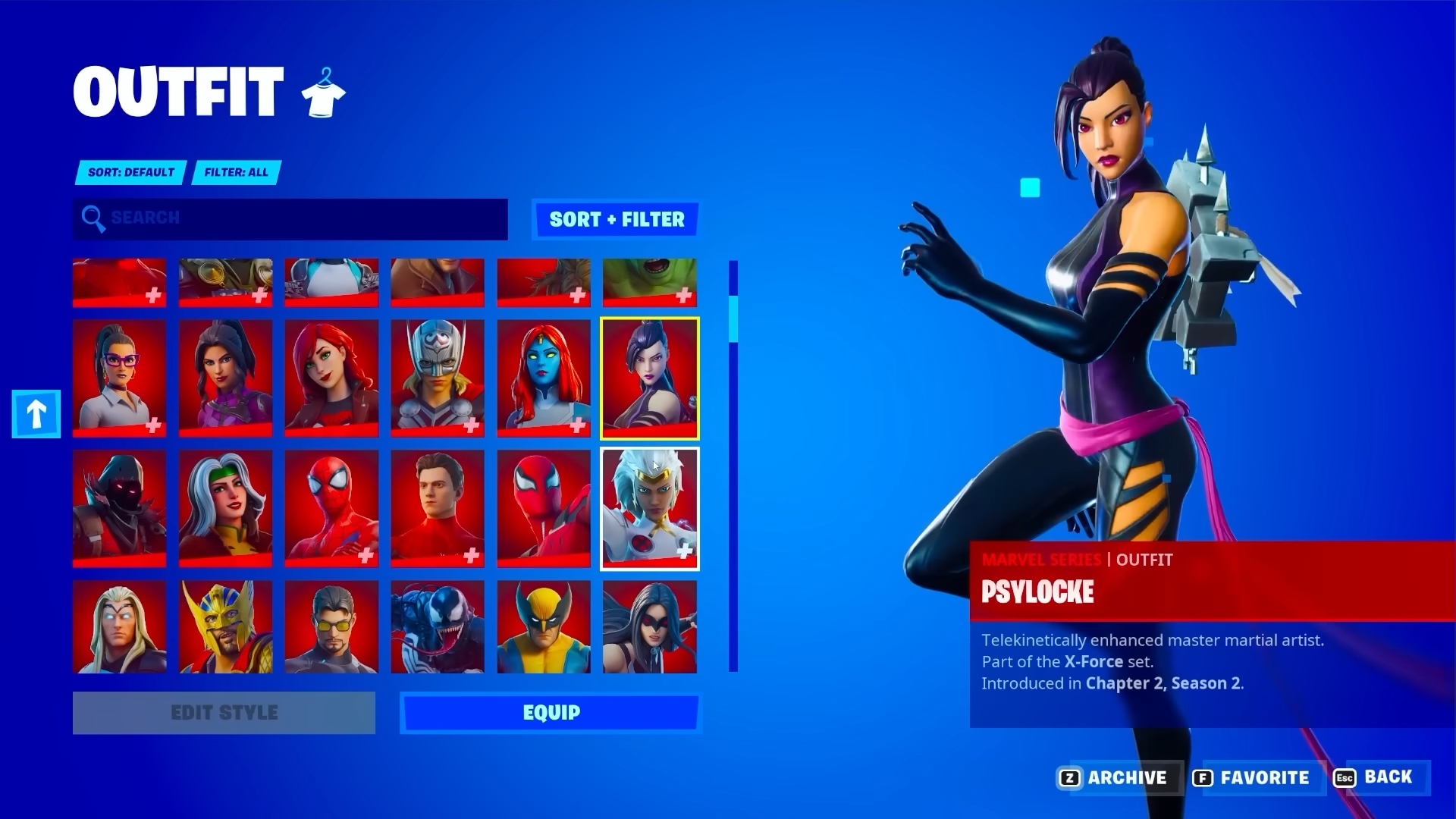Click the Sort + Filter button

[616, 219]
